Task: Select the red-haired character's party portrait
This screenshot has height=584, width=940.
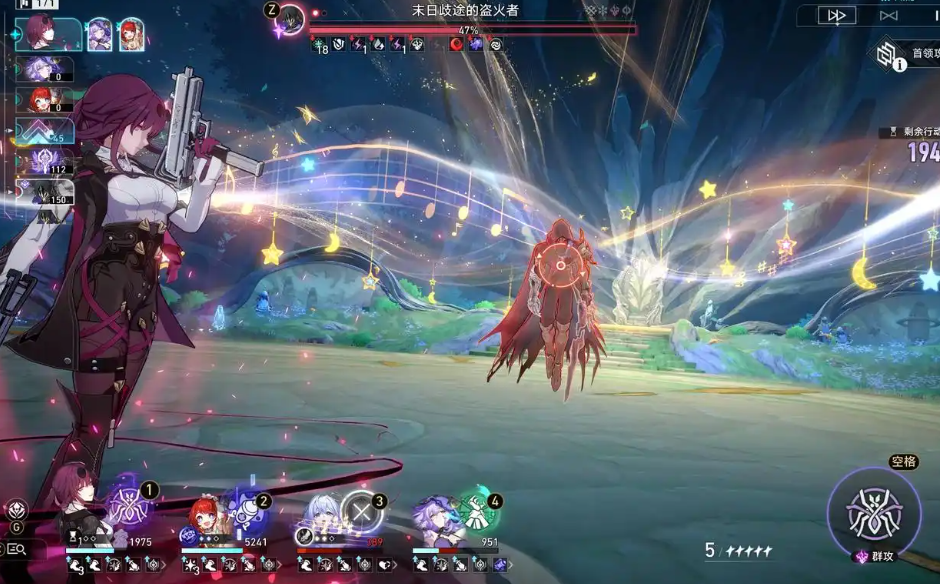Action: pyautogui.click(x=205, y=516)
